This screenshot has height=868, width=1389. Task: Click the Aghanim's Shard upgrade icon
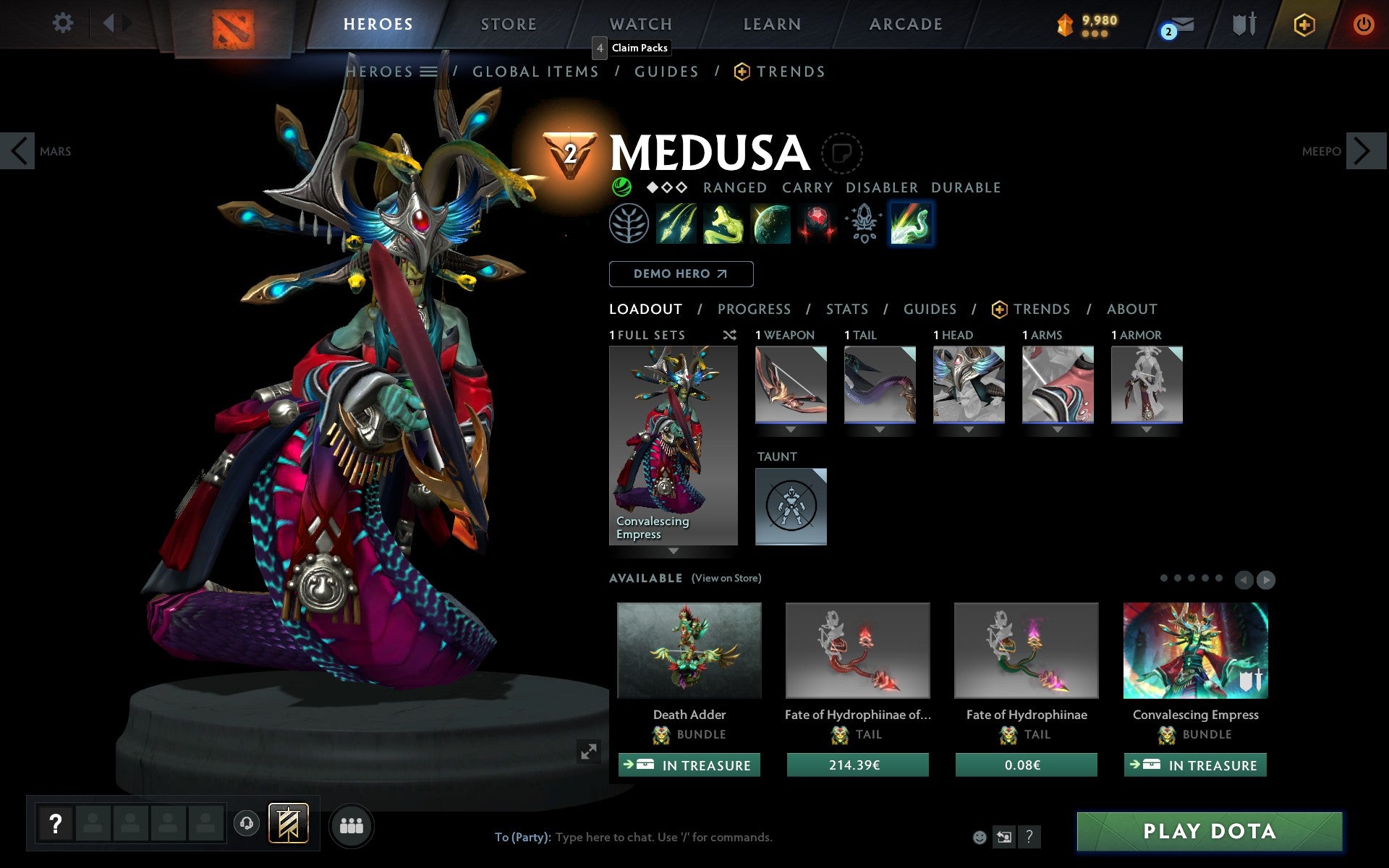[863, 224]
